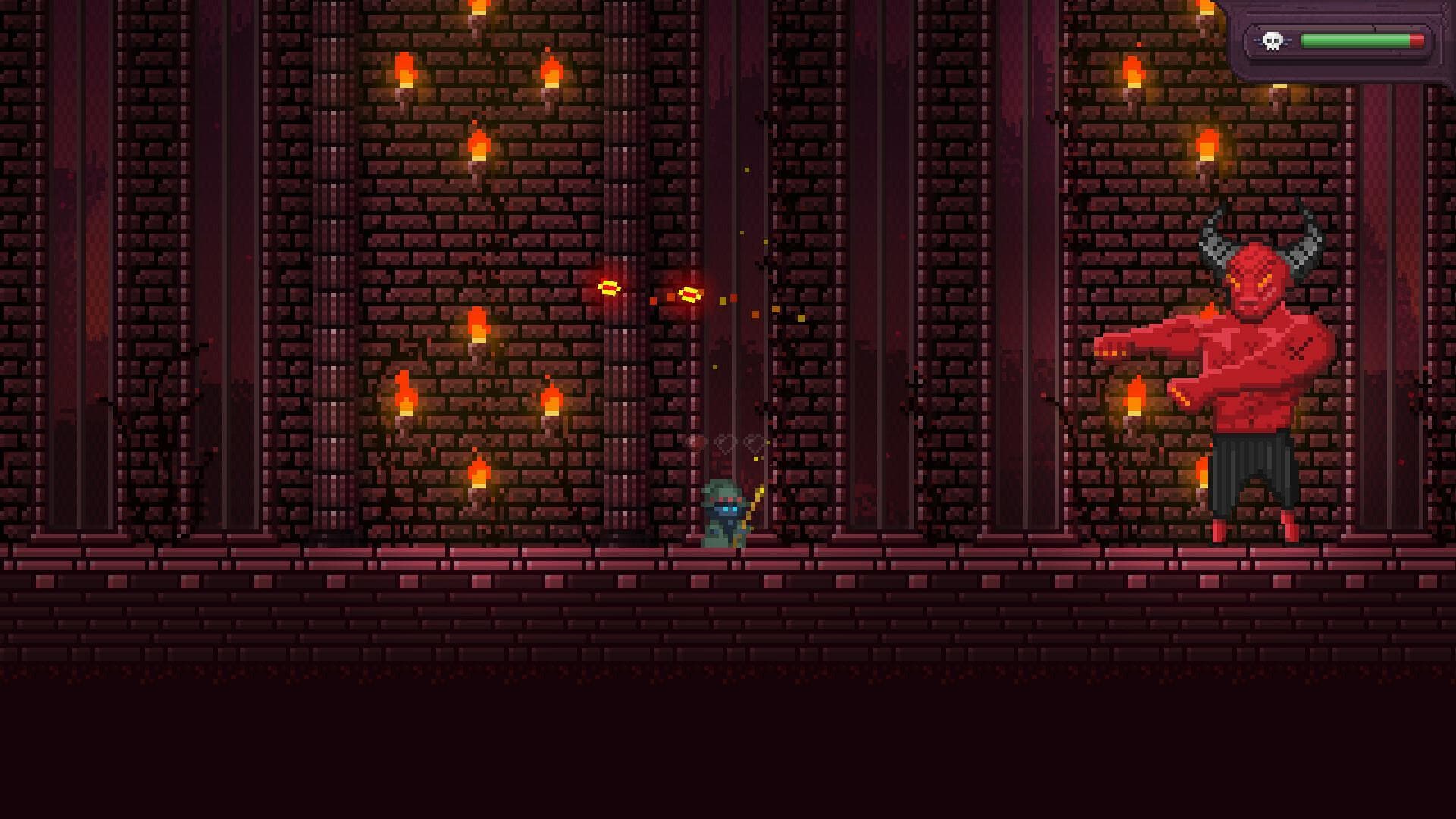The height and width of the screenshot is (819, 1456).
Task: Click the middle empty heart outline above the ninja
Action: tap(724, 444)
